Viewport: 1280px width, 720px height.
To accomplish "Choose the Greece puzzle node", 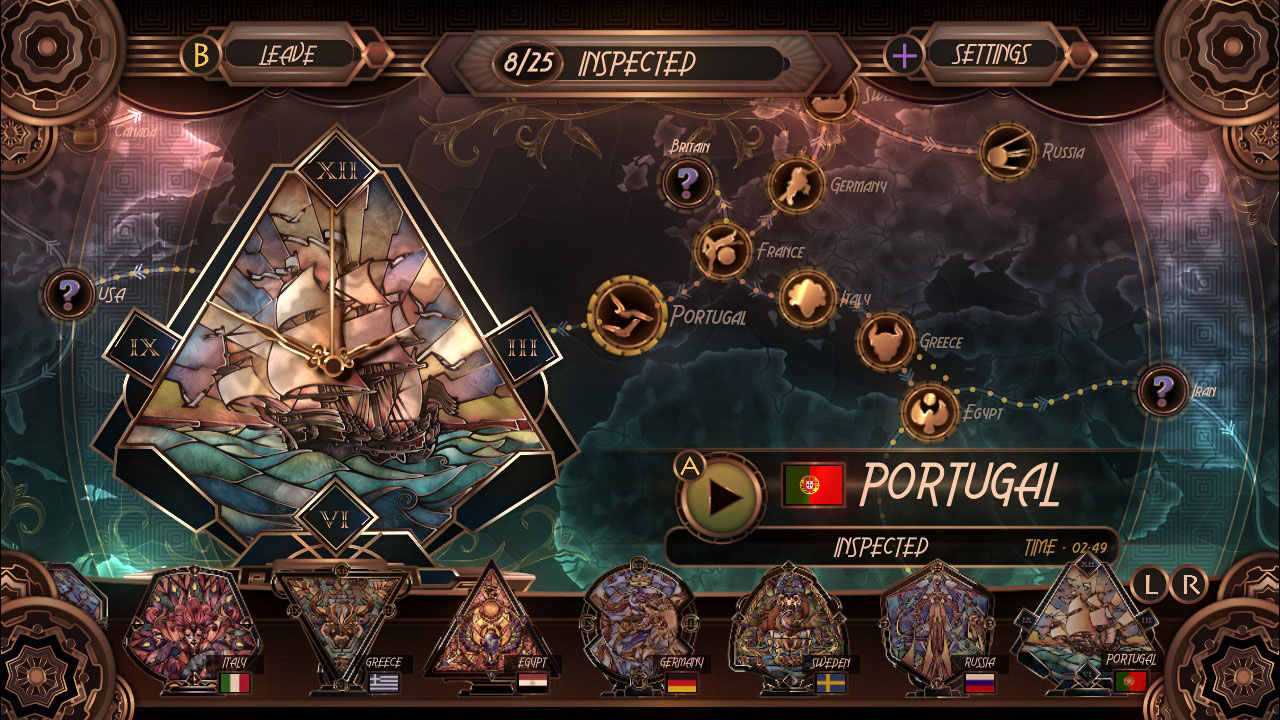I will pos(884,342).
